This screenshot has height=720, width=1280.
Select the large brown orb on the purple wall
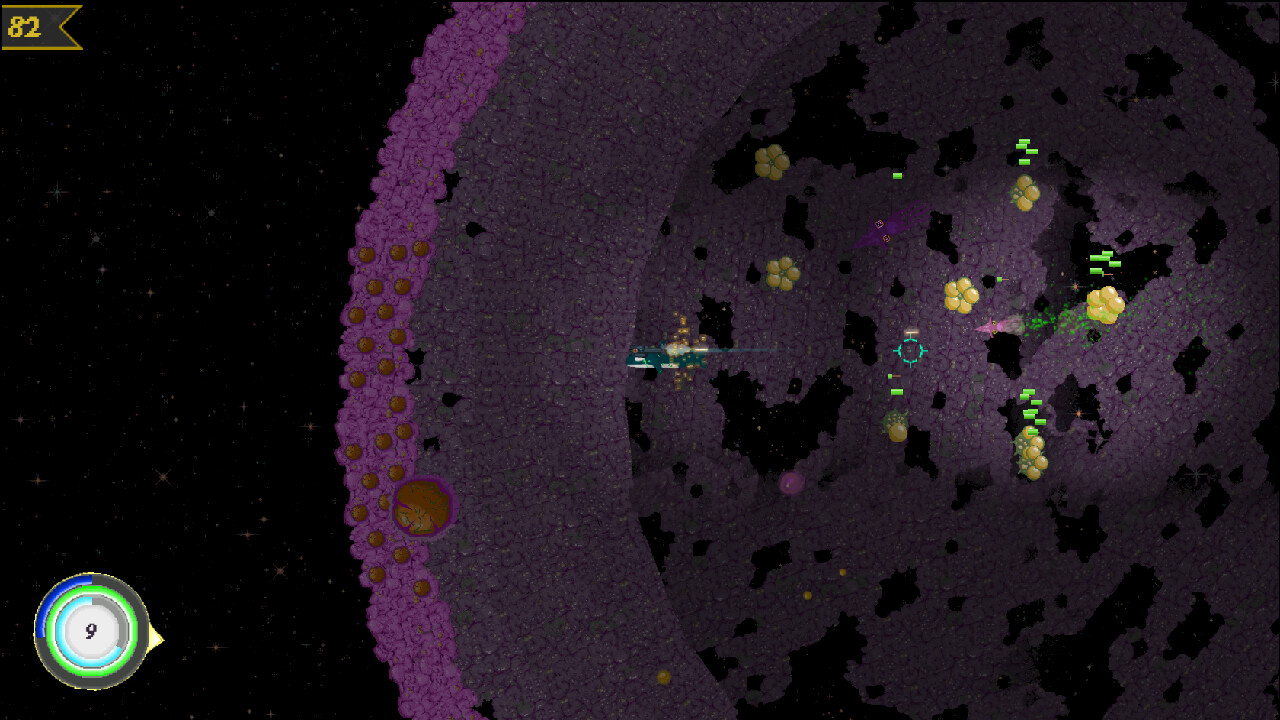point(421,507)
